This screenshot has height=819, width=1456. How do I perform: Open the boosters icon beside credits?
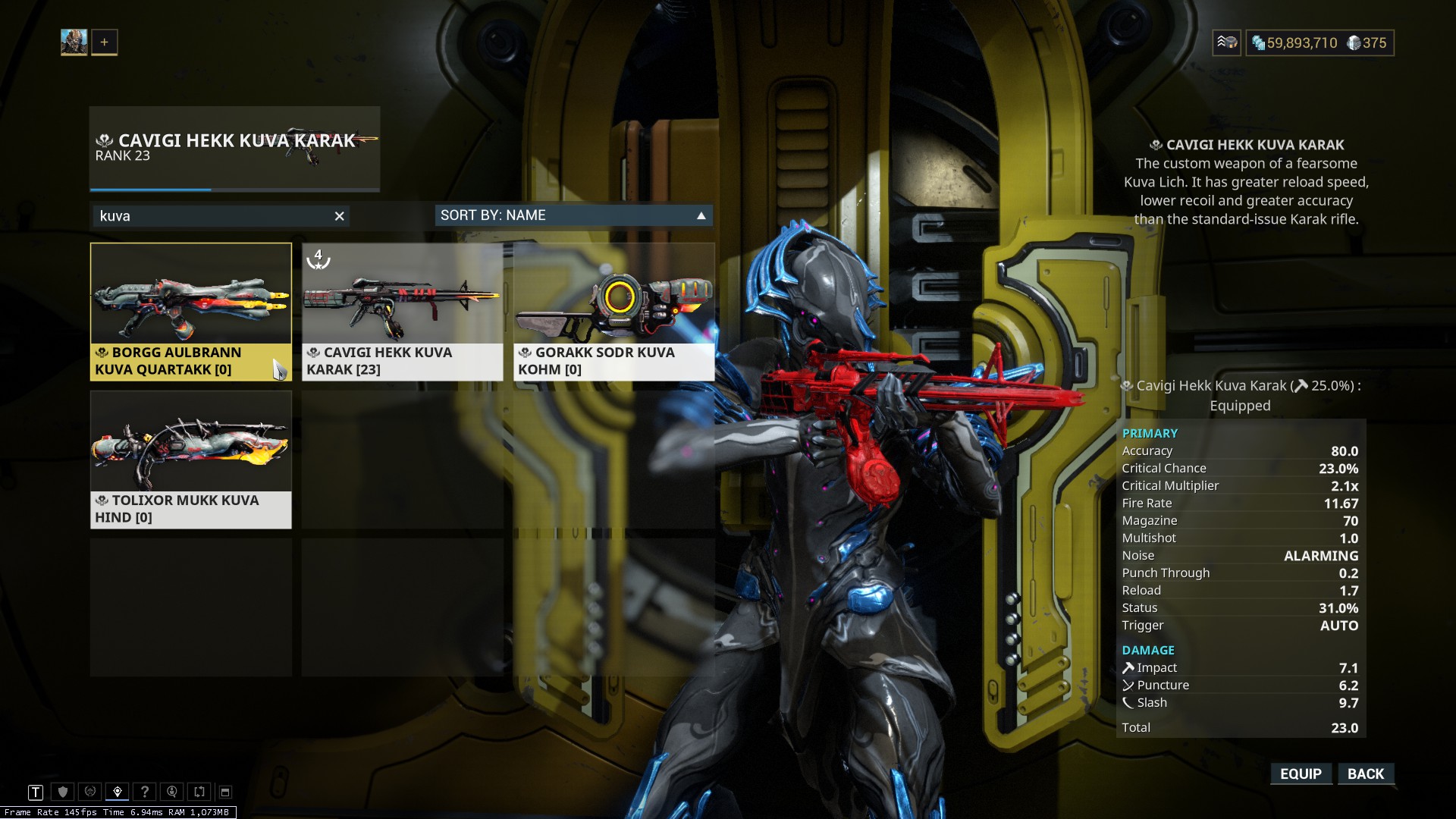[1226, 42]
